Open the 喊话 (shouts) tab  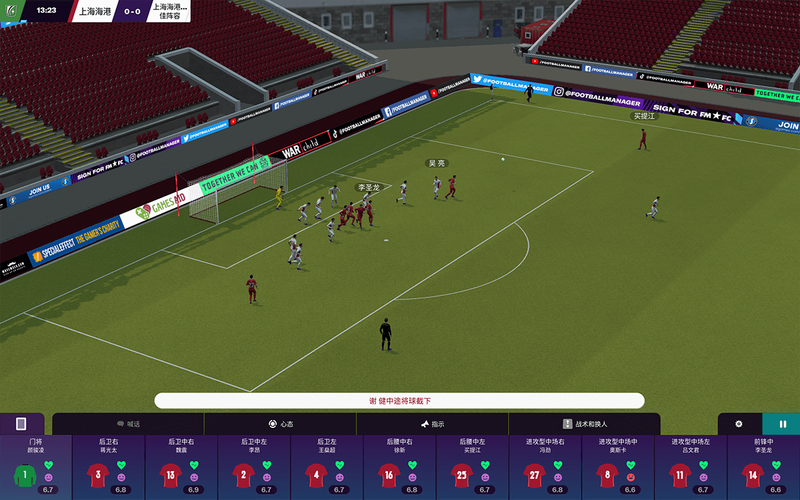click(x=128, y=424)
